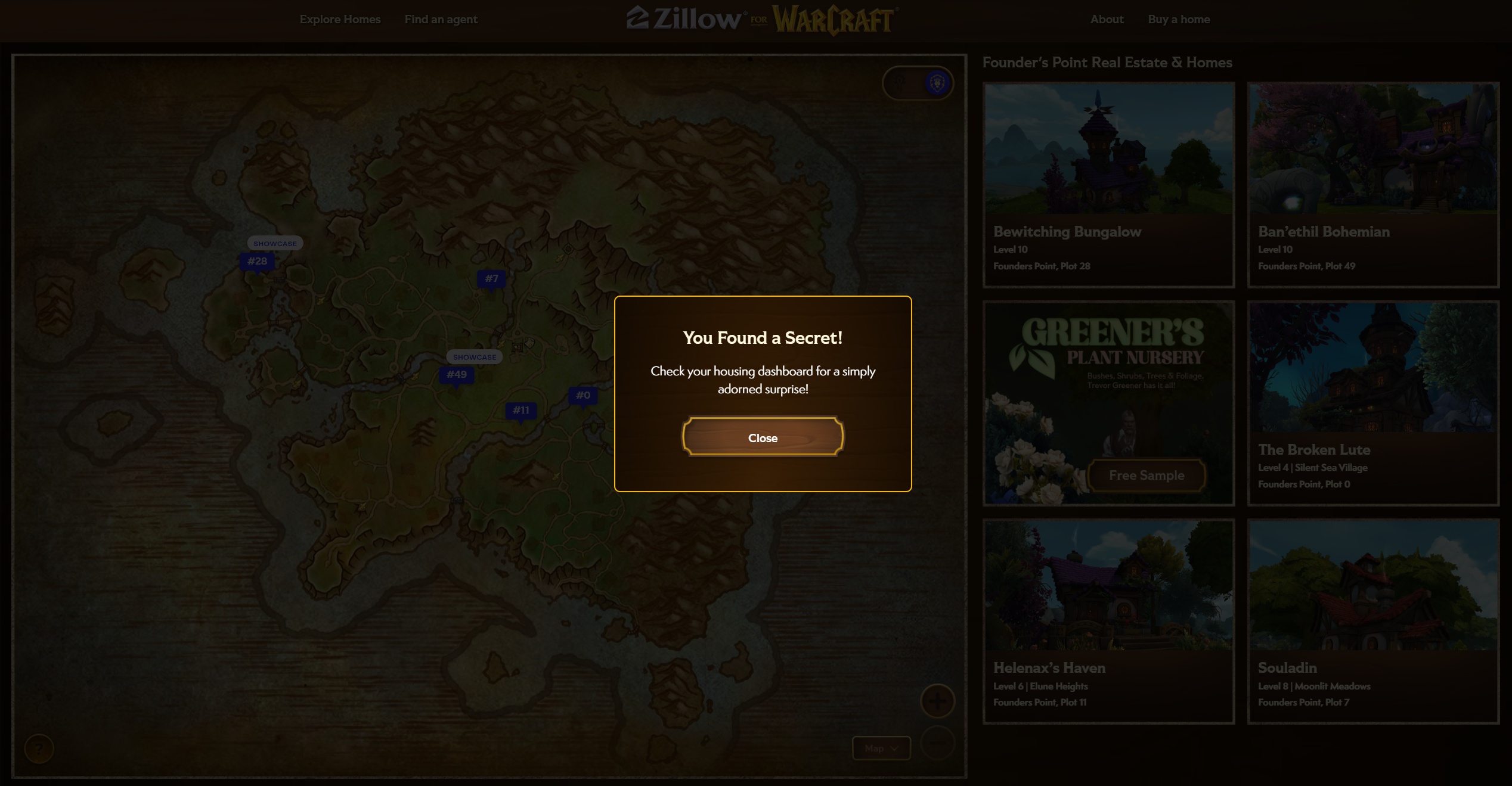Toggle the Showcase badge near plot 28
The image size is (1512, 786).
tap(275, 243)
